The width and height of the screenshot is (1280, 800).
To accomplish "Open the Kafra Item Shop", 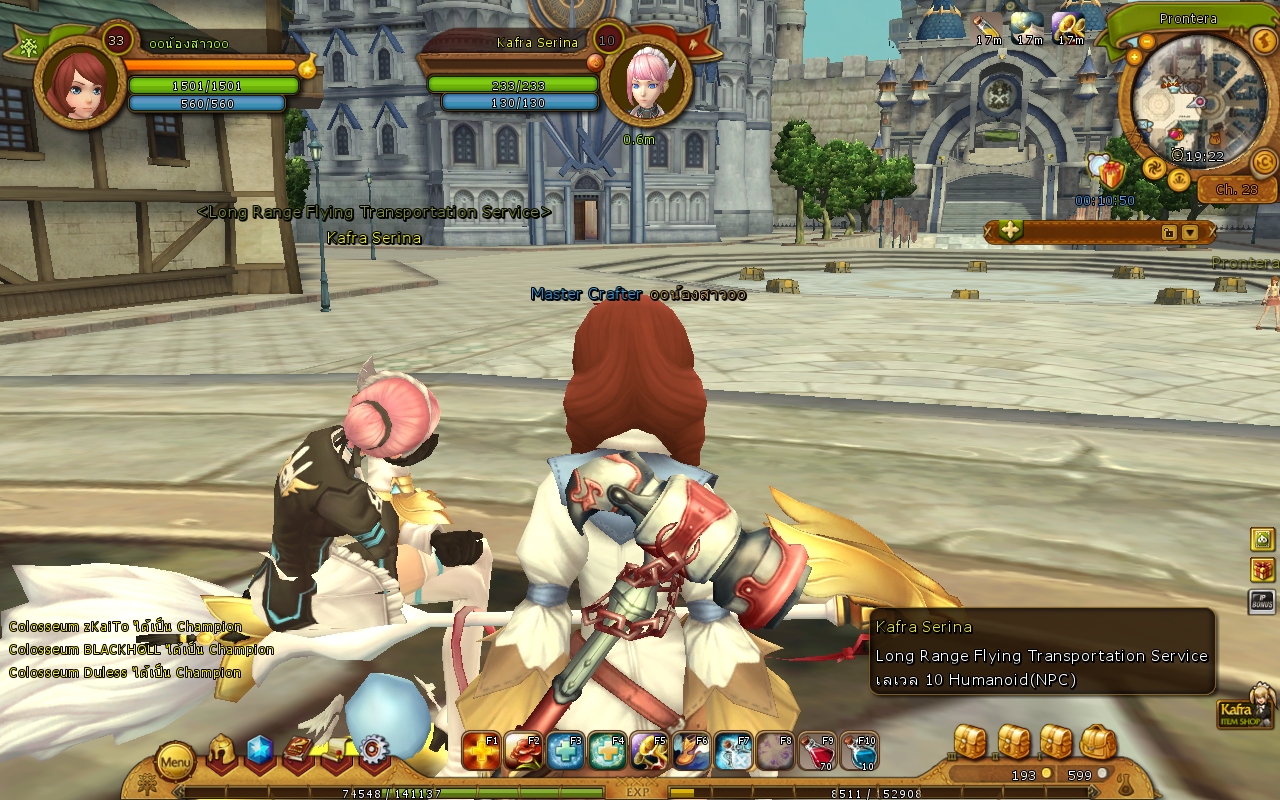I will [1245, 709].
